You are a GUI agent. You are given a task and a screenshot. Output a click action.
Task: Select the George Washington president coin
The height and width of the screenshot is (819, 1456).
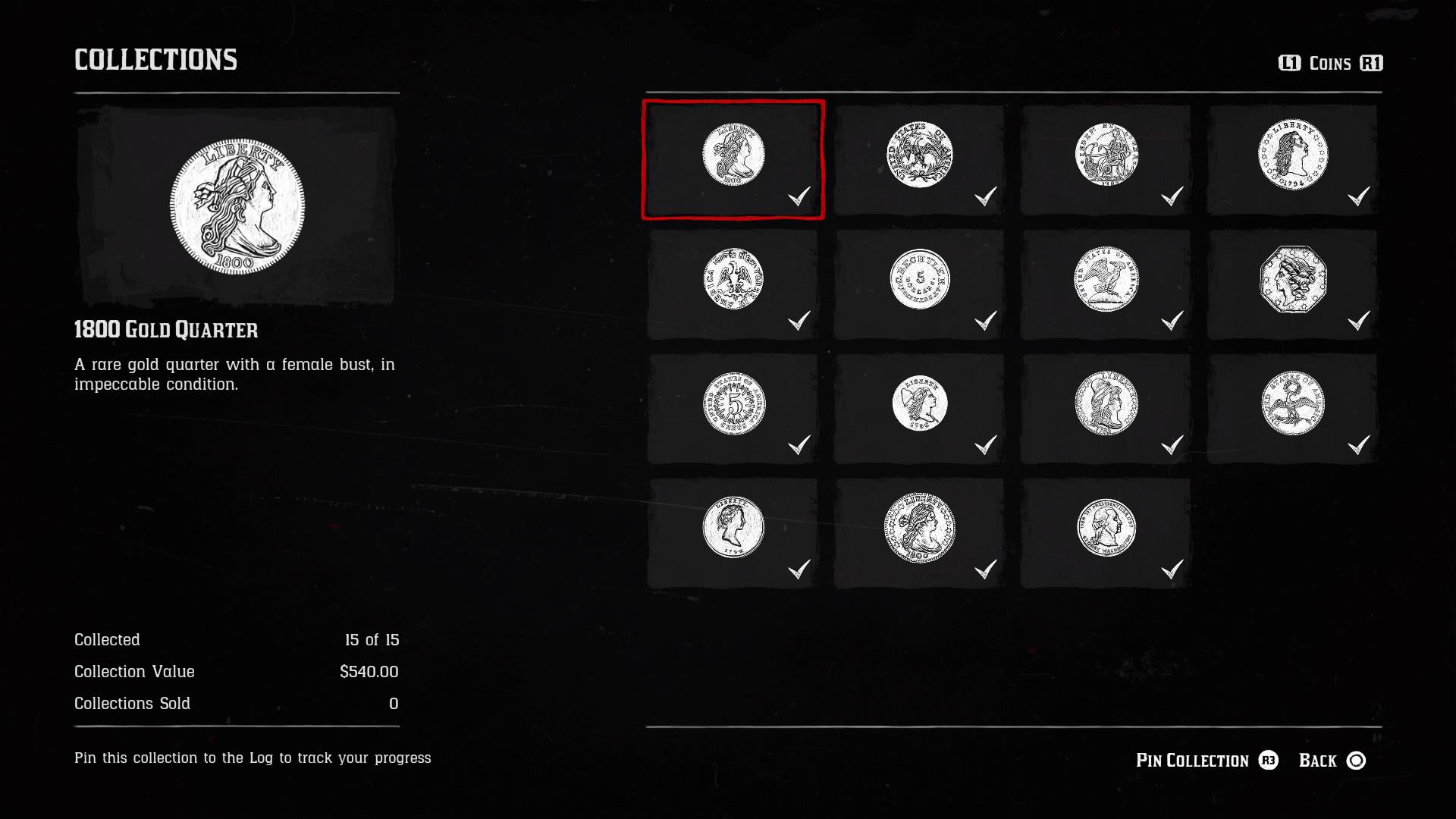coord(1105,535)
